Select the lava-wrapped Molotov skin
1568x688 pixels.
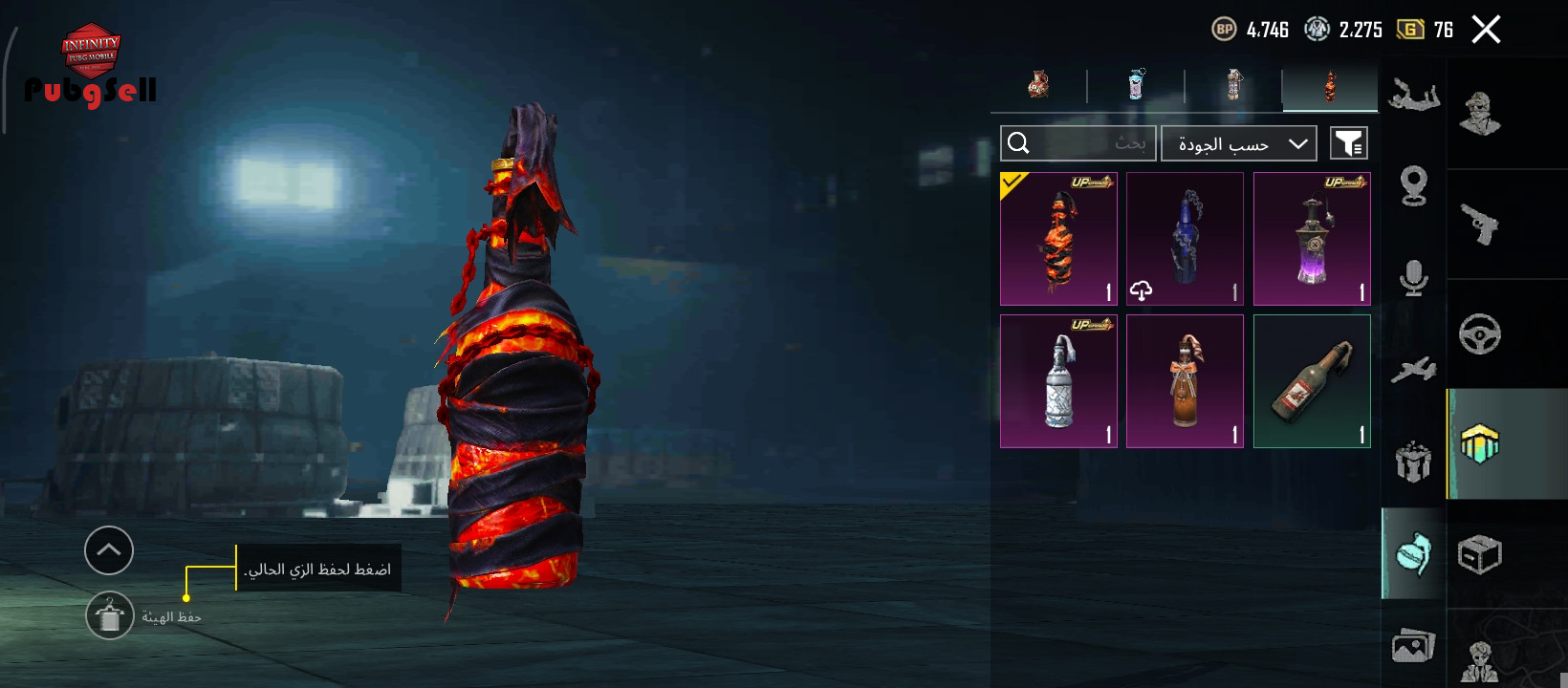pos(1058,239)
